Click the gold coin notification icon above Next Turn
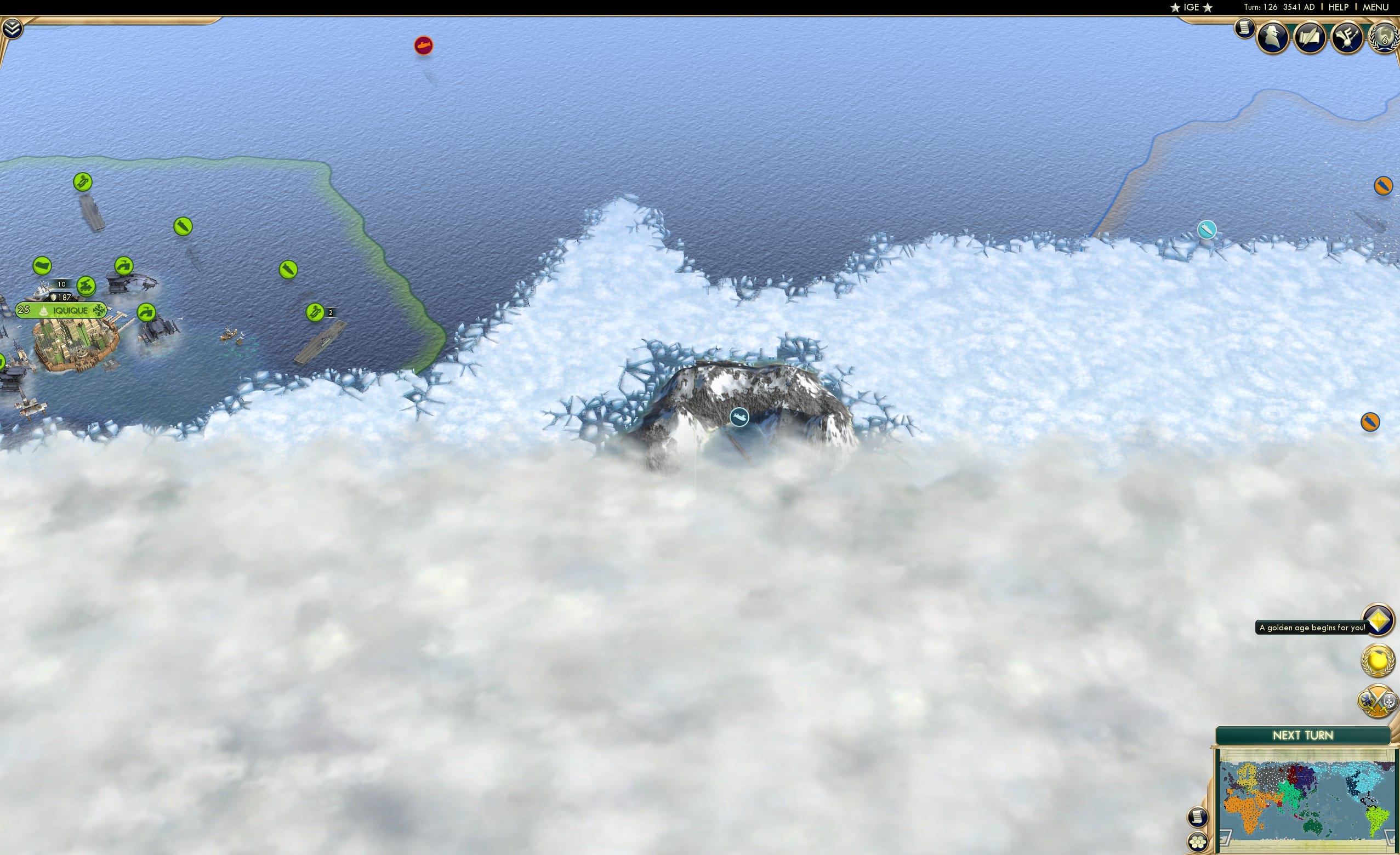Image resolution: width=1400 pixels, height=855 pixels. point(1378,660)
